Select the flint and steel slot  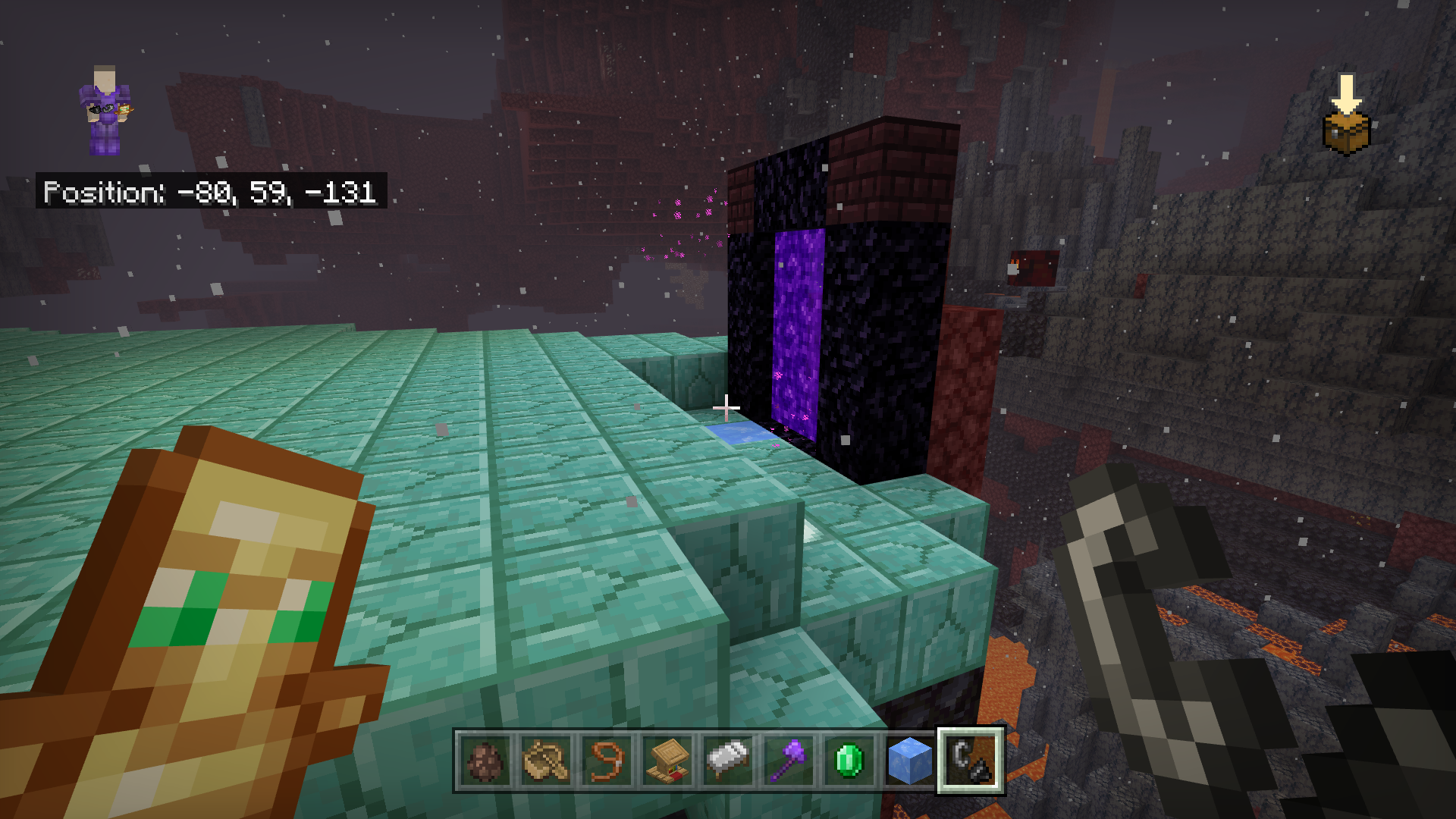[971, 761]
